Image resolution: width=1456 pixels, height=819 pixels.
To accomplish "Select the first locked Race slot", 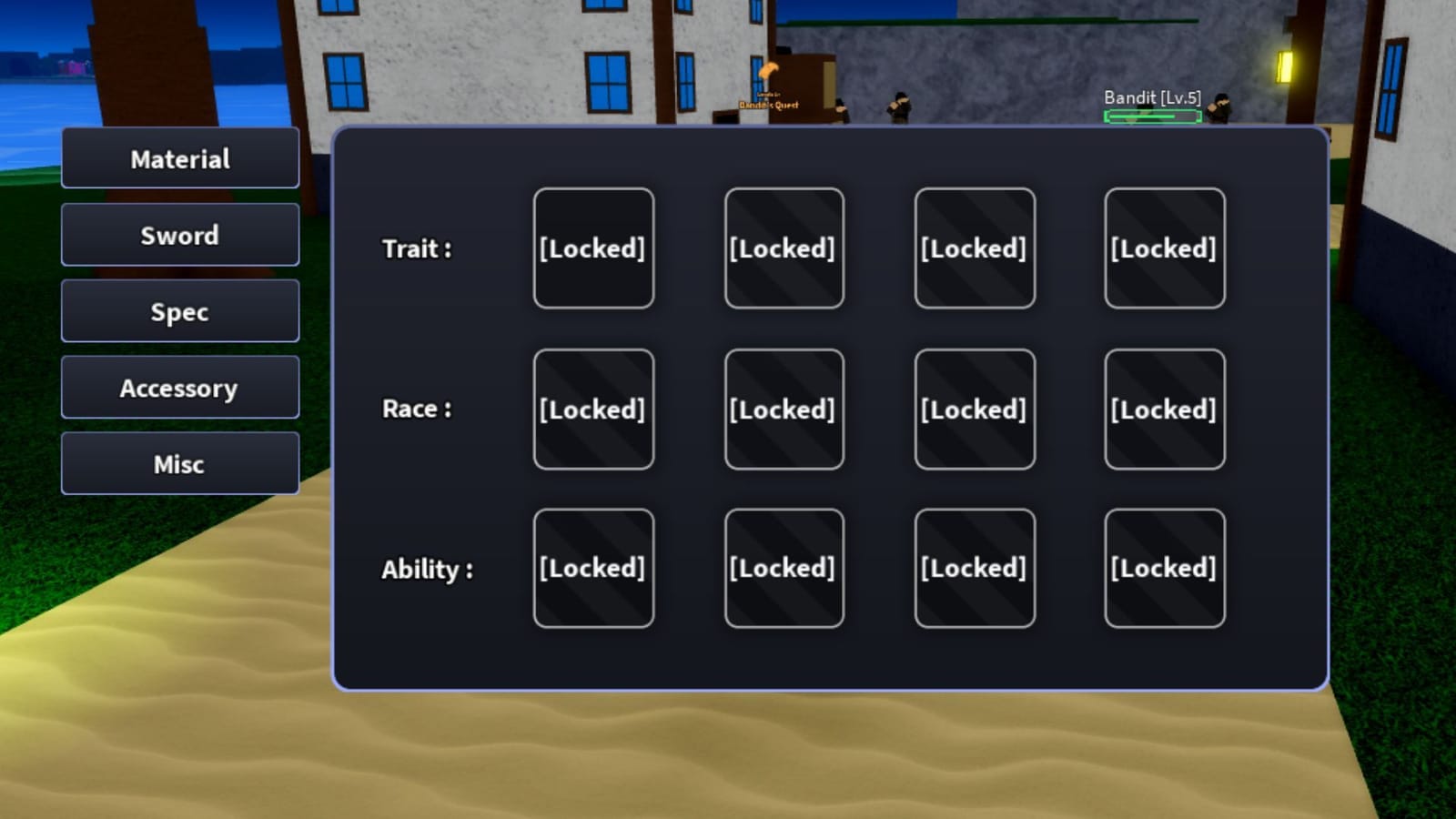I will click(x=593, y=409).
